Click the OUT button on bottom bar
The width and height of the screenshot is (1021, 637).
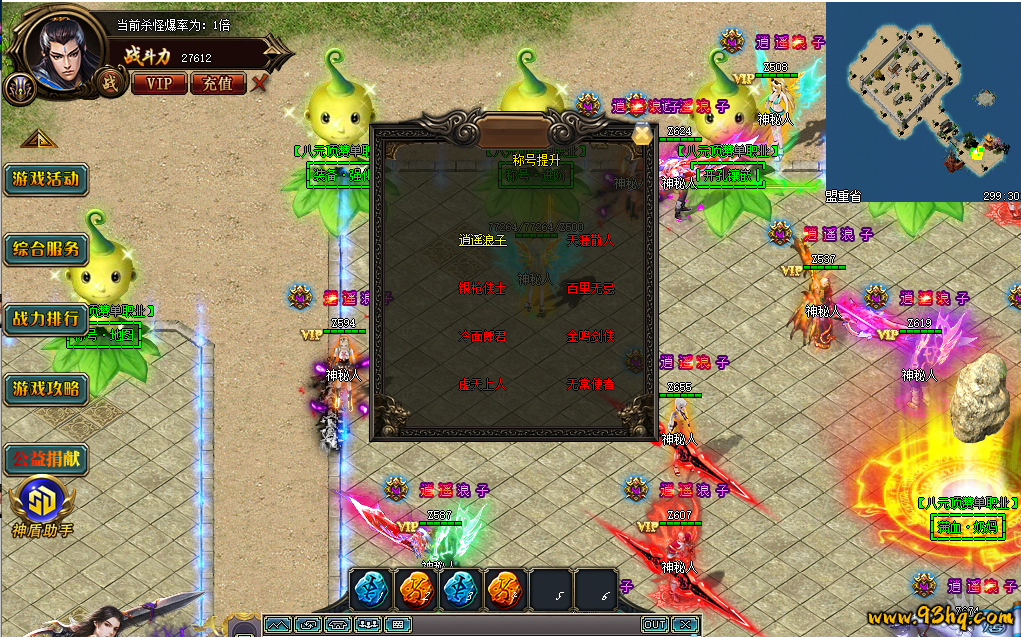click(654, 624)
